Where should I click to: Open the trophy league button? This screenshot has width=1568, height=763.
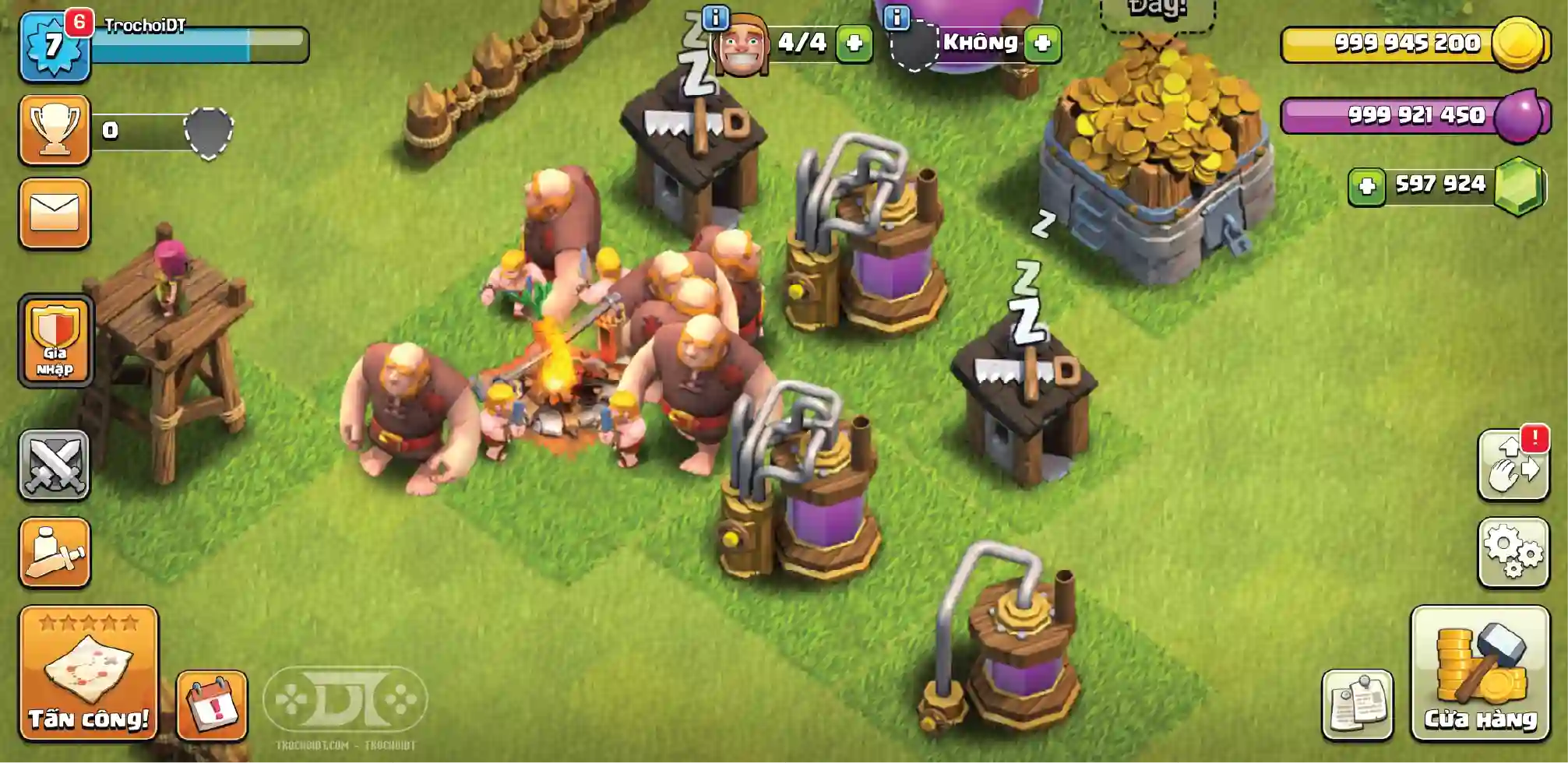55,129
